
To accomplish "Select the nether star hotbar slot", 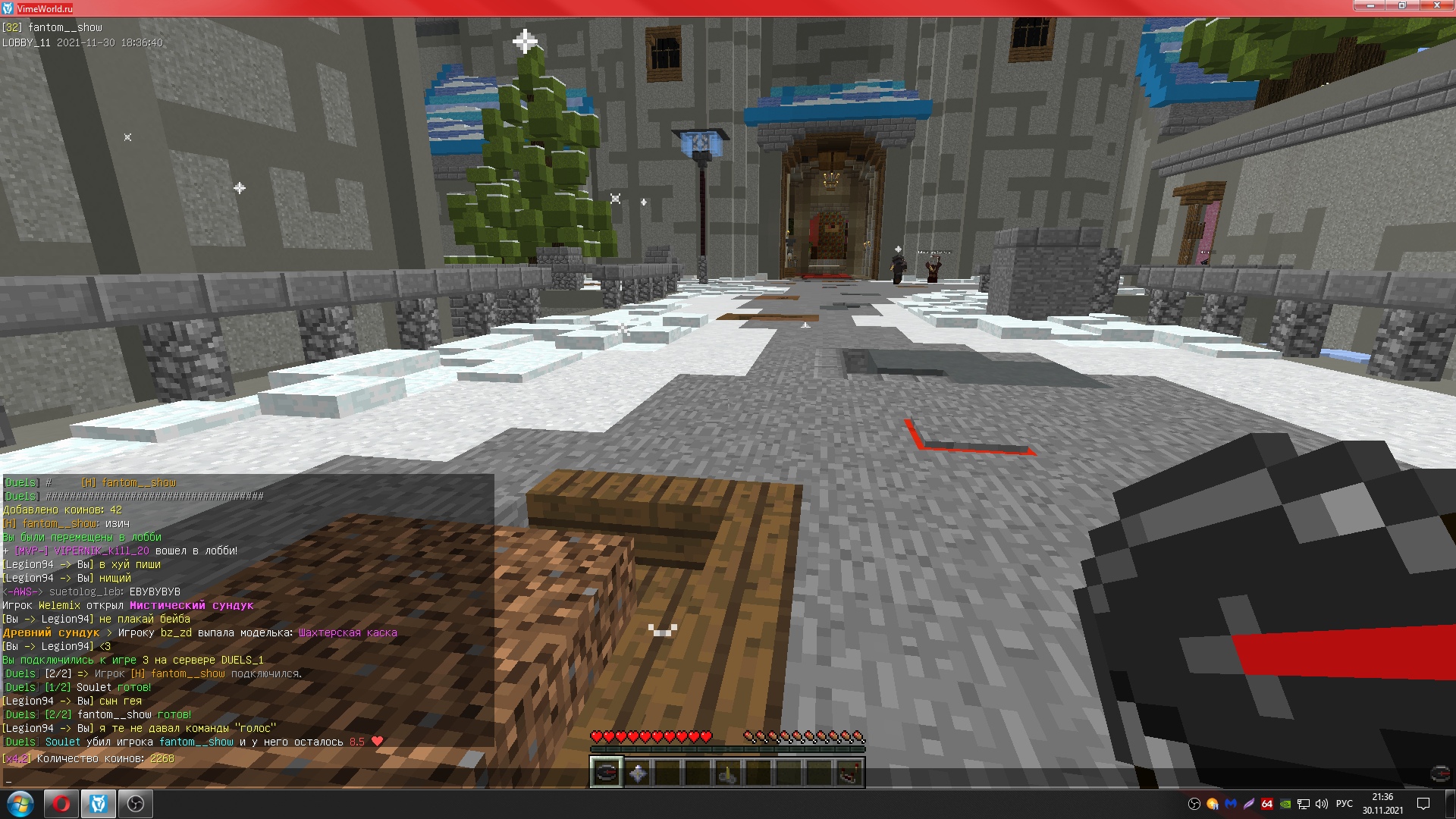I will tap(637, 773).
